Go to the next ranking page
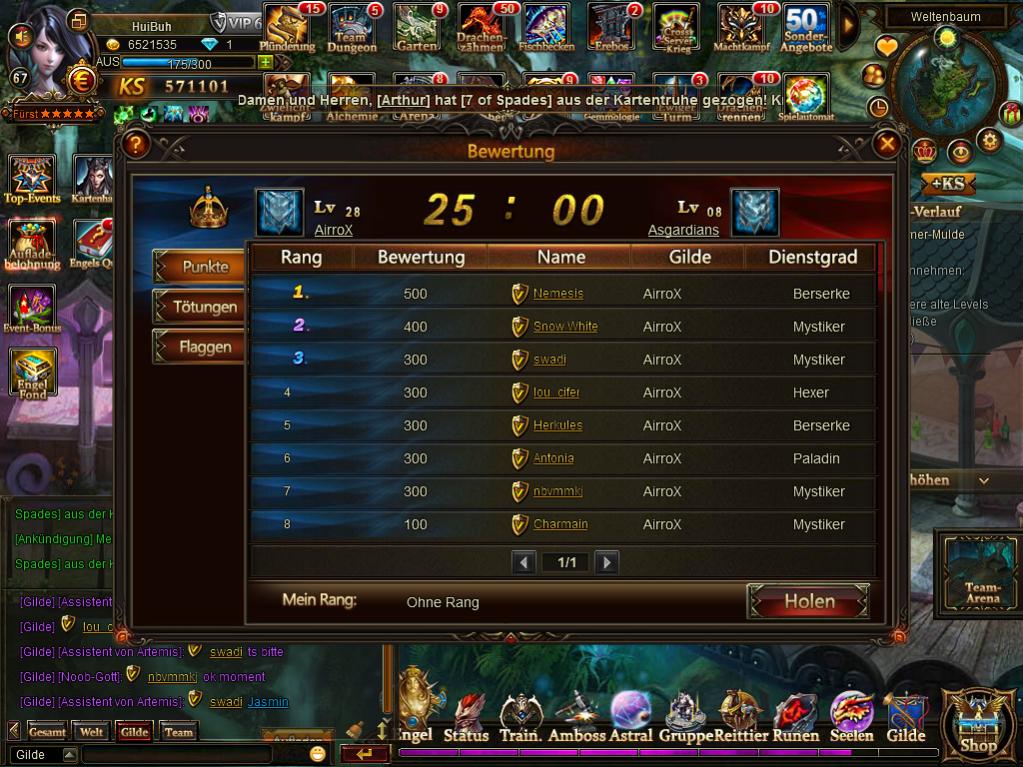This screenshot has height=767, width=1023. (x=606, y=563)
